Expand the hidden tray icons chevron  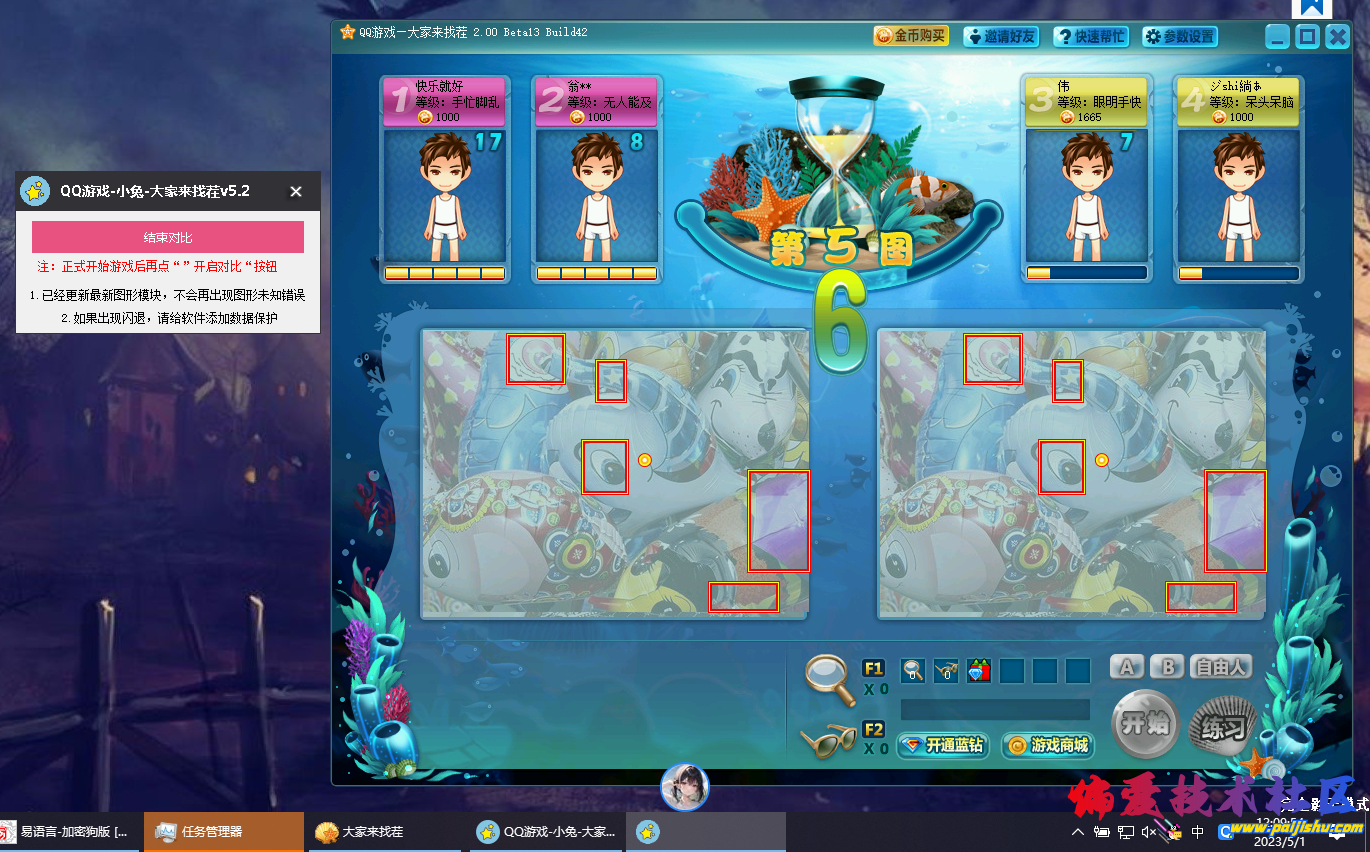coord(1078,831)
